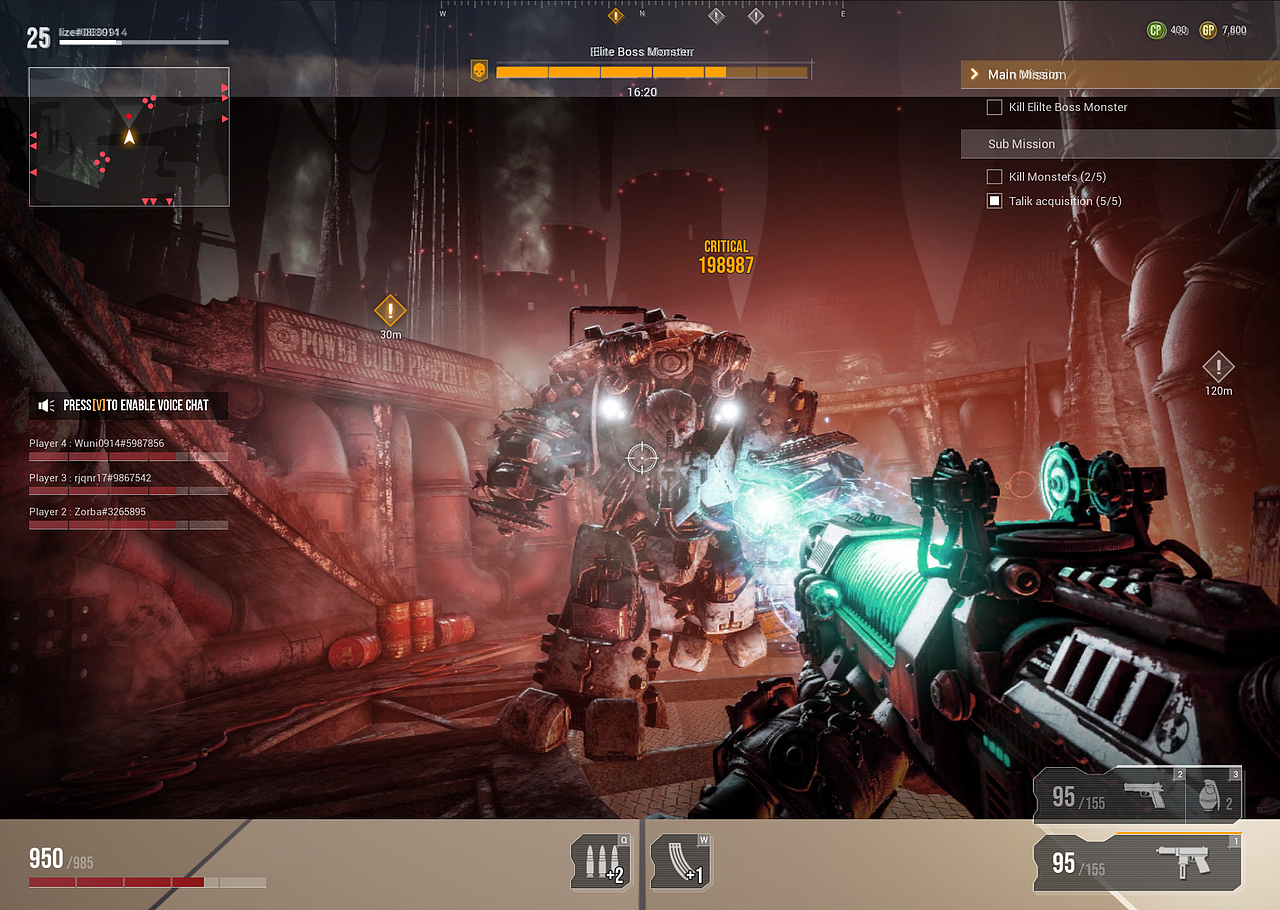Click the green CP currency icon
Screen dimensions: 1280x910
1156,30
